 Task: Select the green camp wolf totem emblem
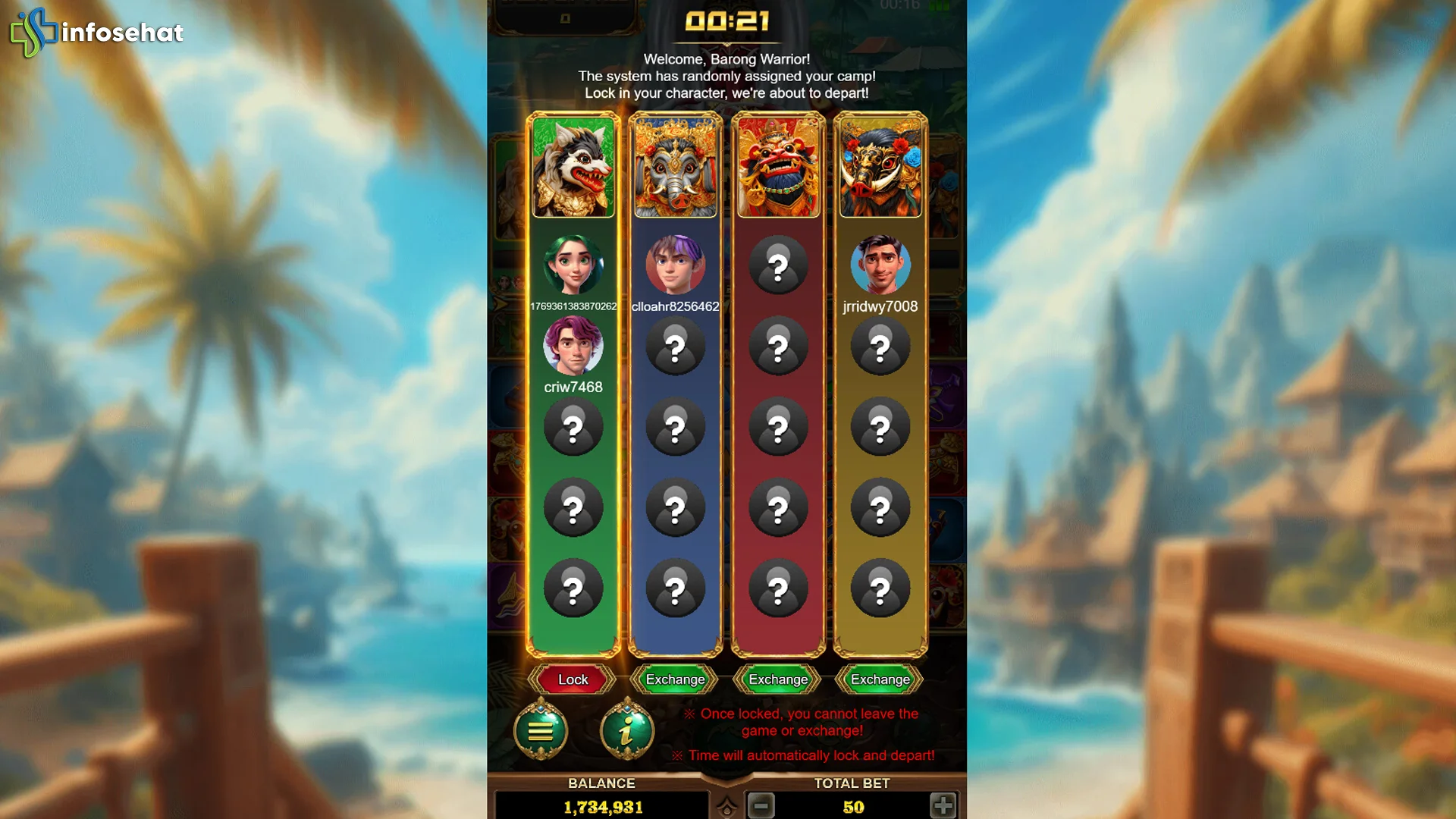pos(573,166)
